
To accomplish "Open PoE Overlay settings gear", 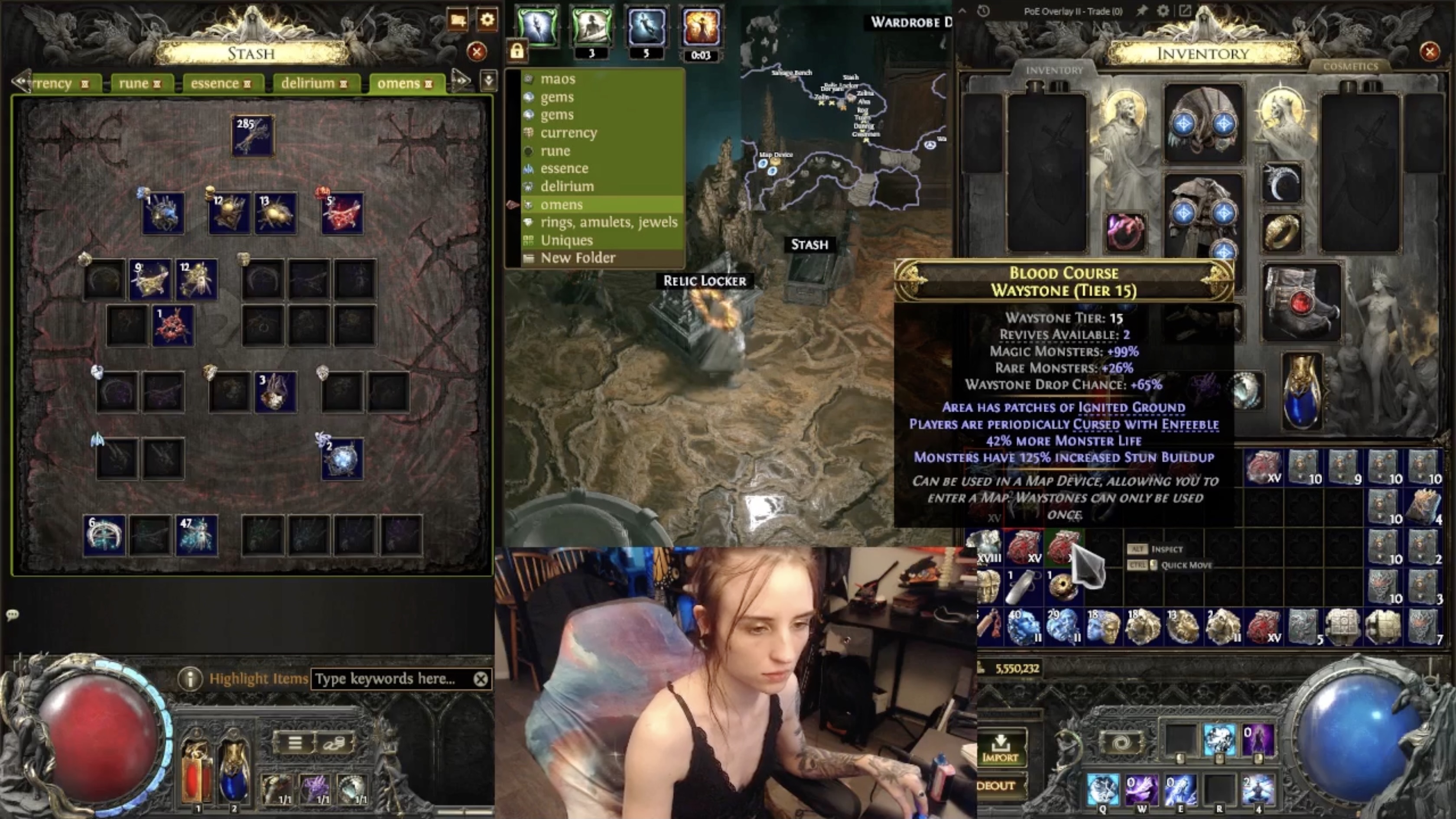I will click(1163, 11).
